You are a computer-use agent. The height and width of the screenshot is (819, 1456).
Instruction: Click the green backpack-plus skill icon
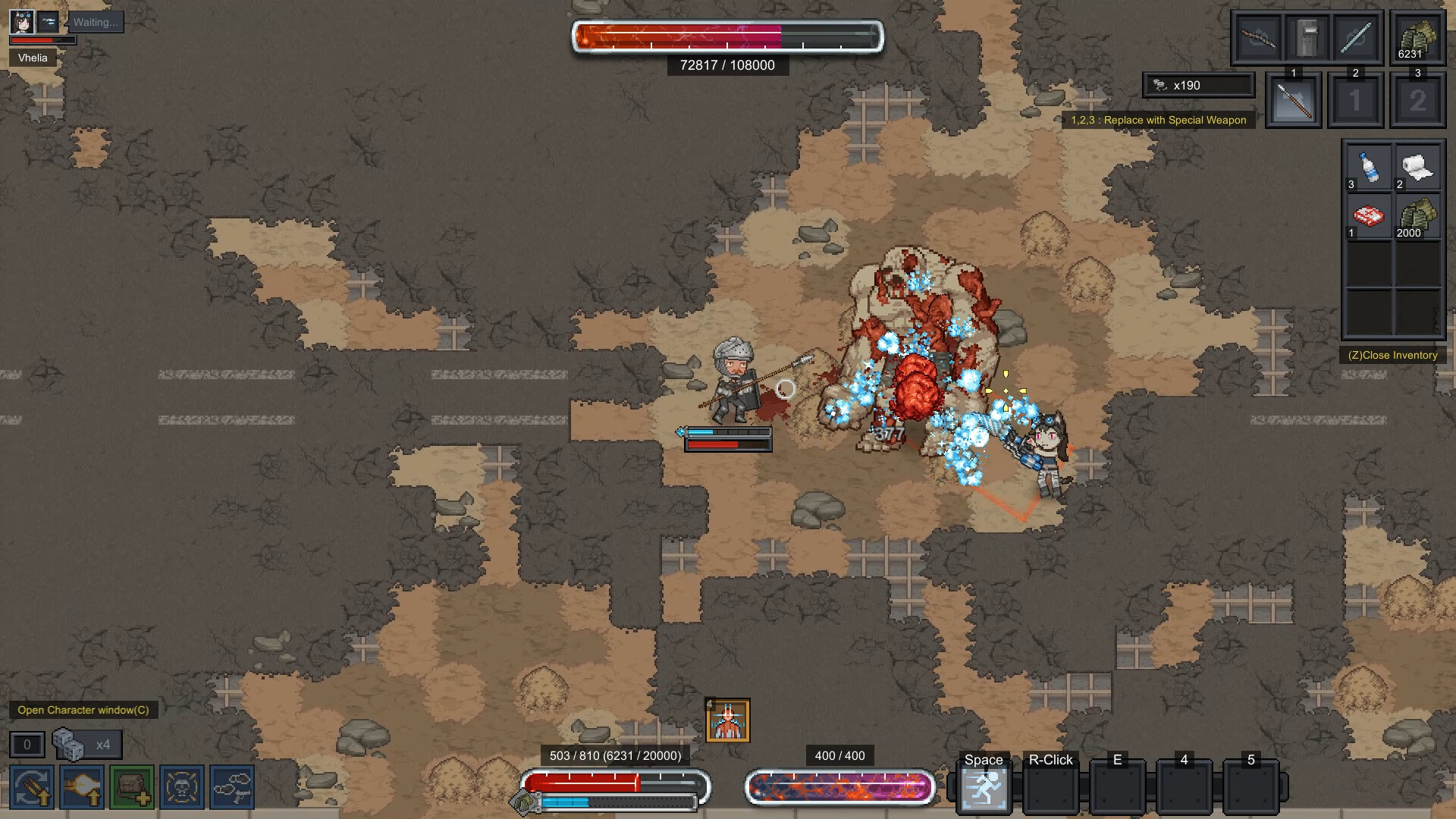(x=131, y=787)
